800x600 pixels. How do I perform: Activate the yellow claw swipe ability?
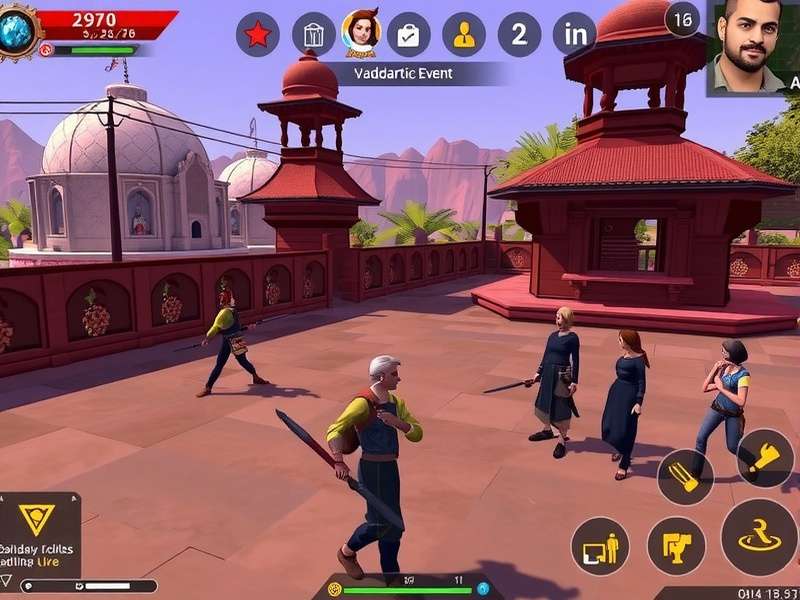[685, 477]
